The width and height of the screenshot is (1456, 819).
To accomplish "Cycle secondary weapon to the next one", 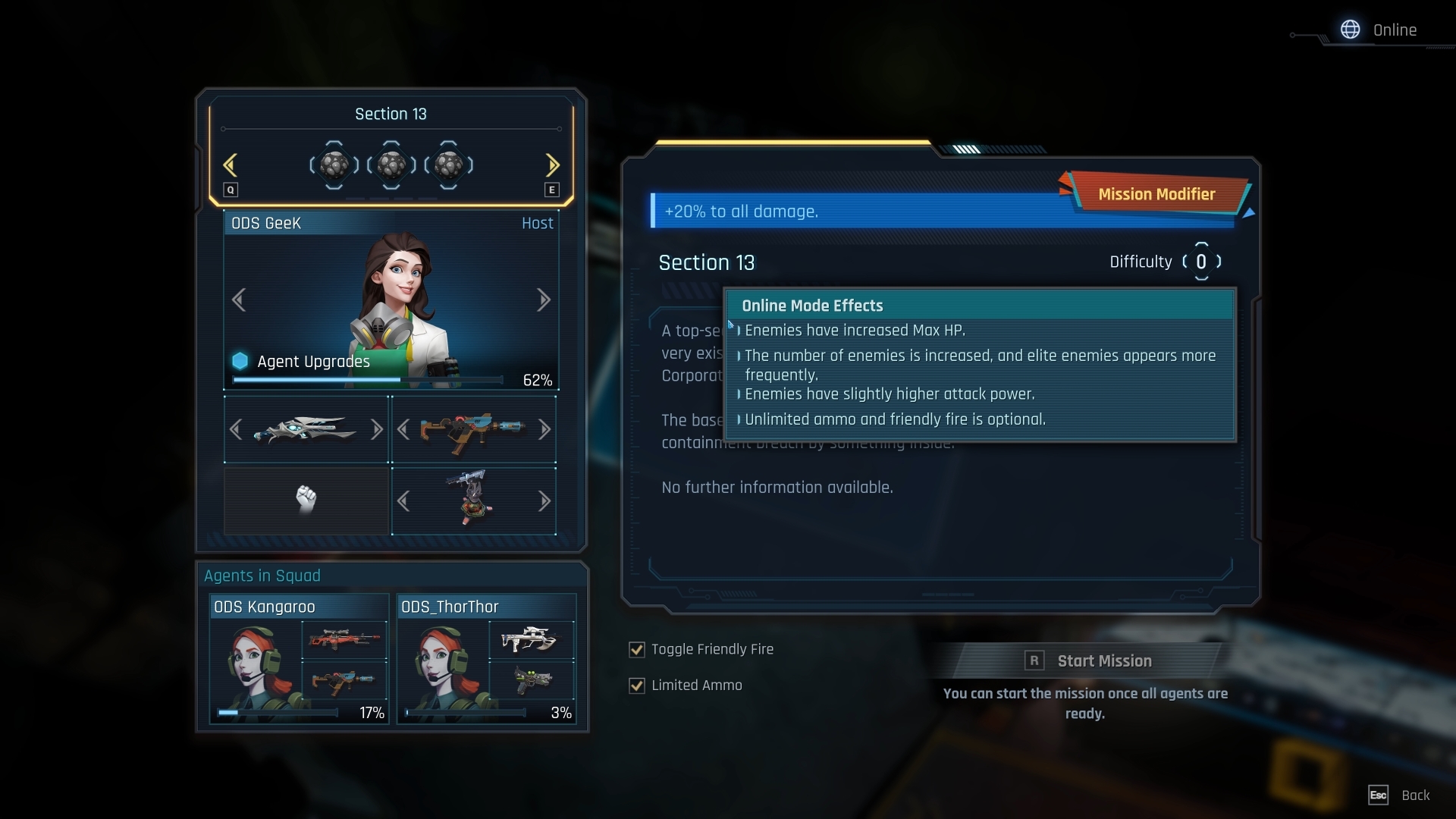I will (544, 430).
